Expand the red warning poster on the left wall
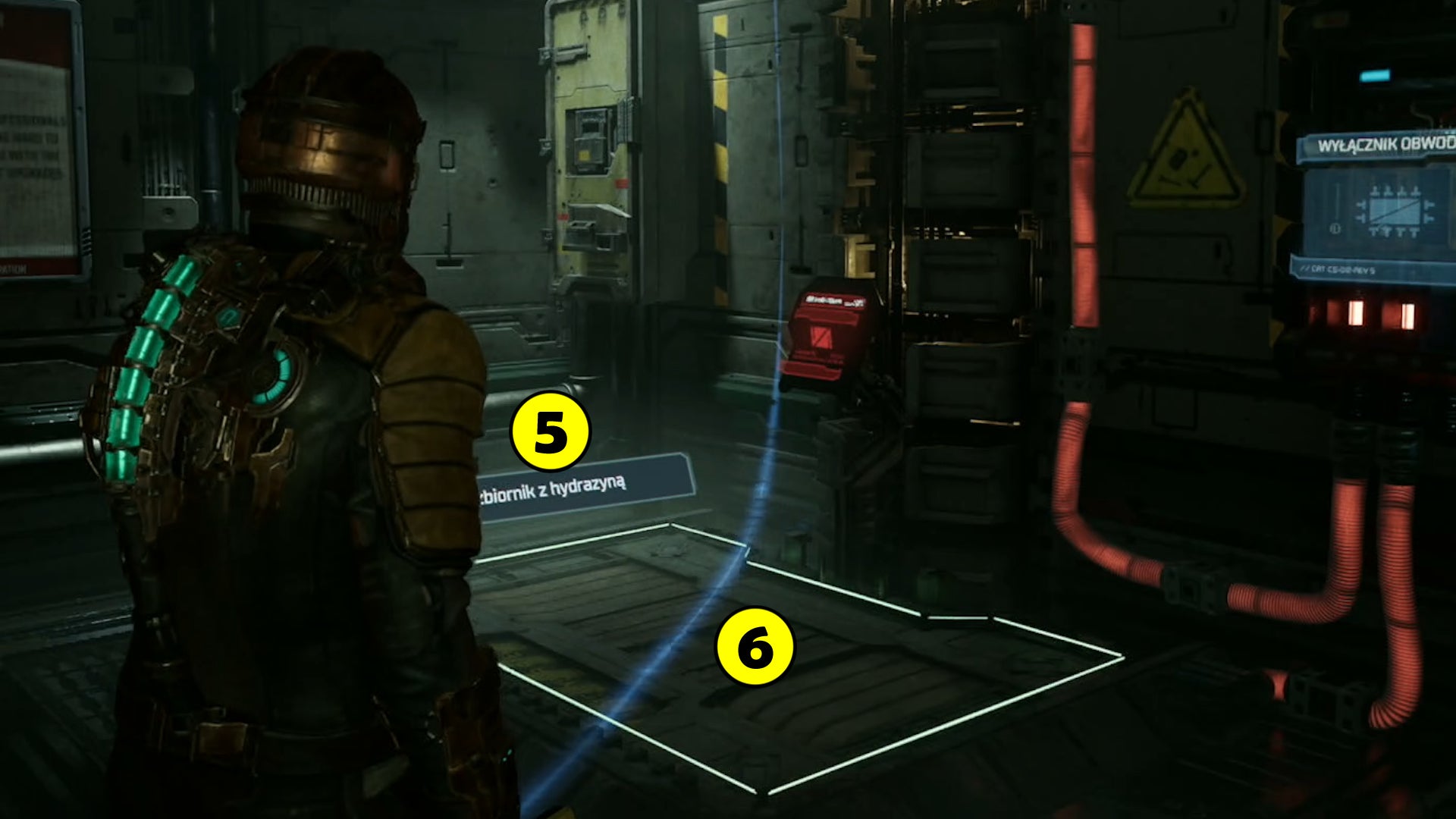This screenshot has height=819, width=1456. [34, 136]
